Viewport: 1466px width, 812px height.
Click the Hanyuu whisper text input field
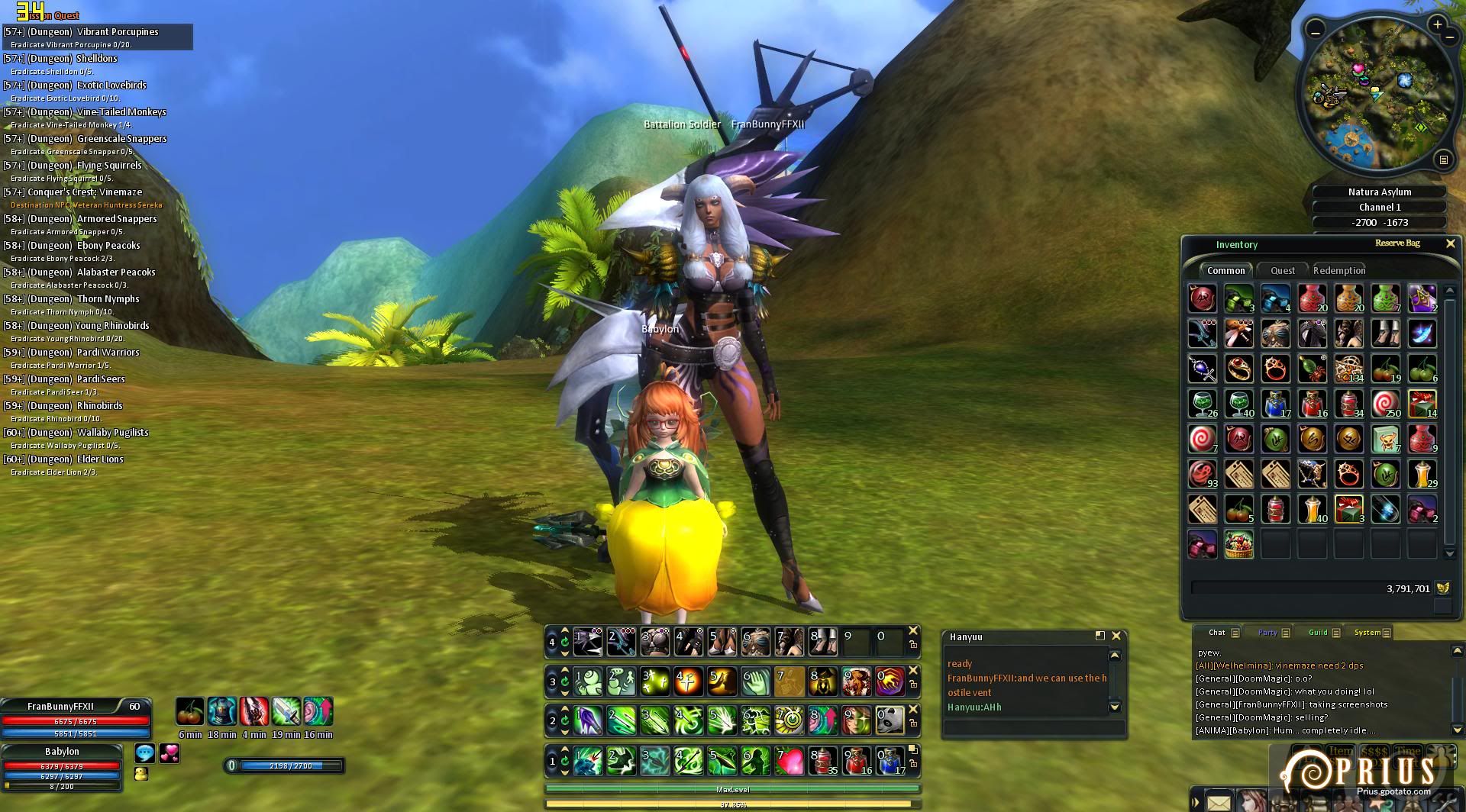pos(1034,727)
